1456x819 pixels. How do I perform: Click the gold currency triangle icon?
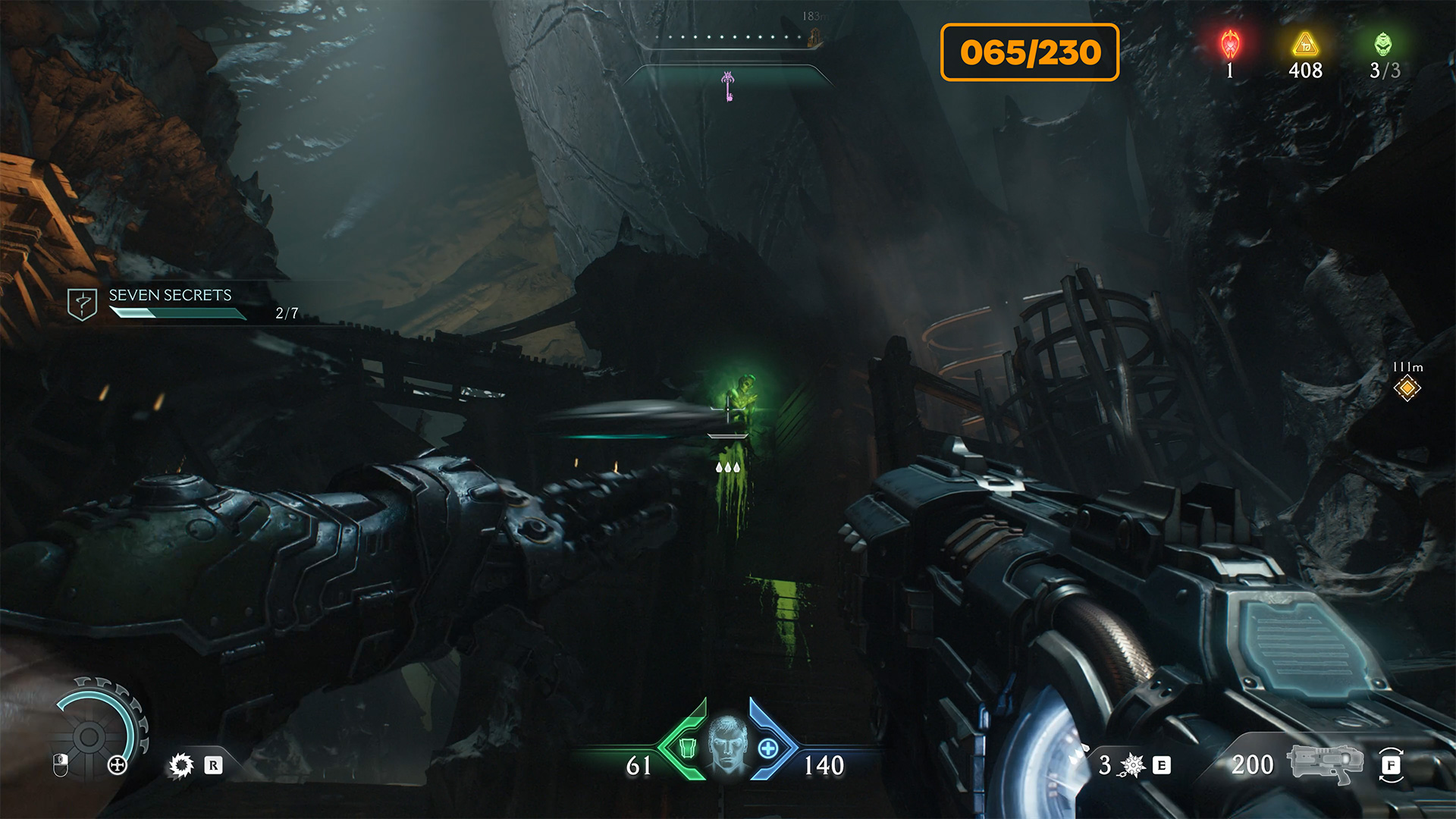point(1305,45)
